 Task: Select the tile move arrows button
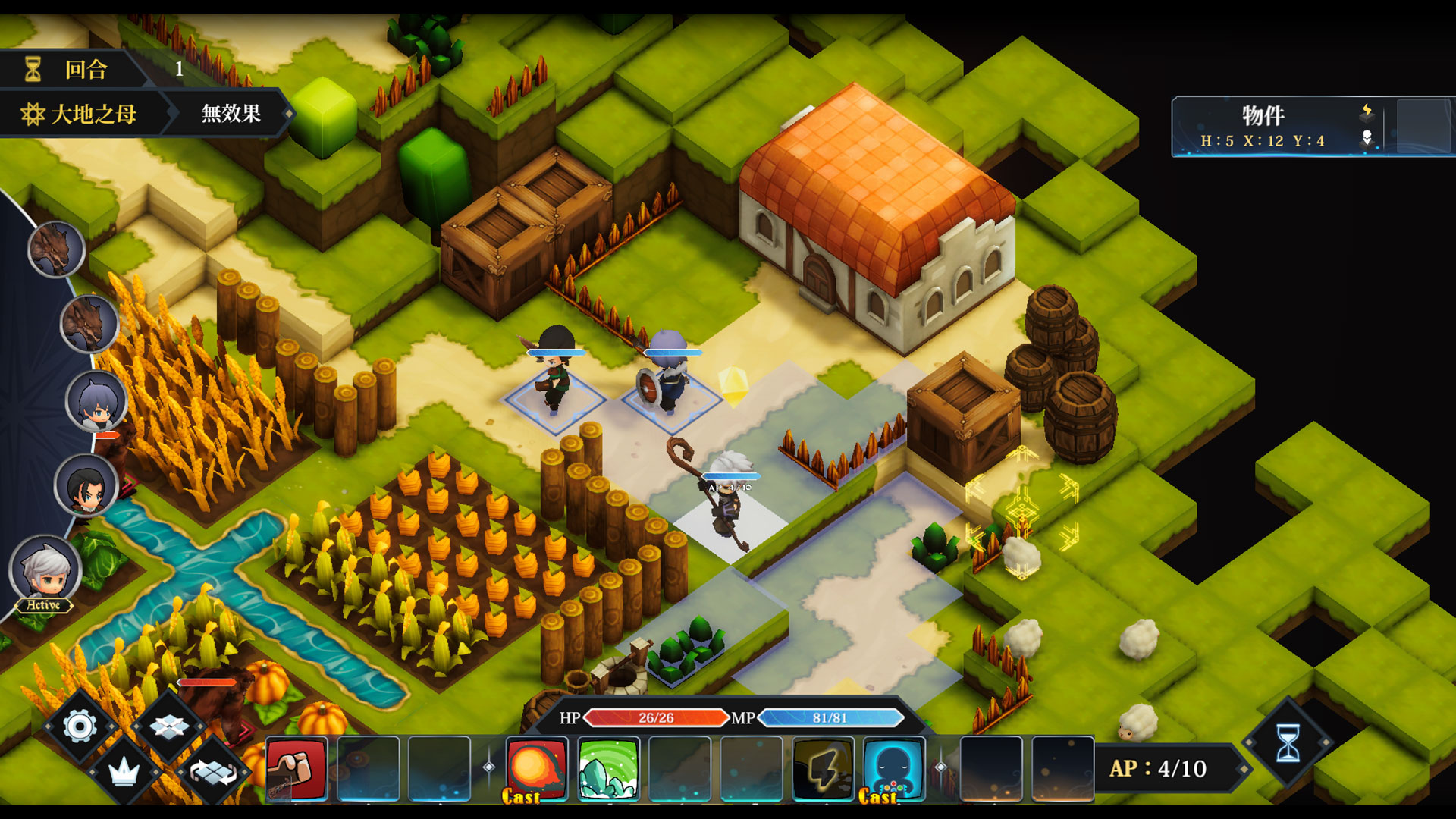coord(169,726)
